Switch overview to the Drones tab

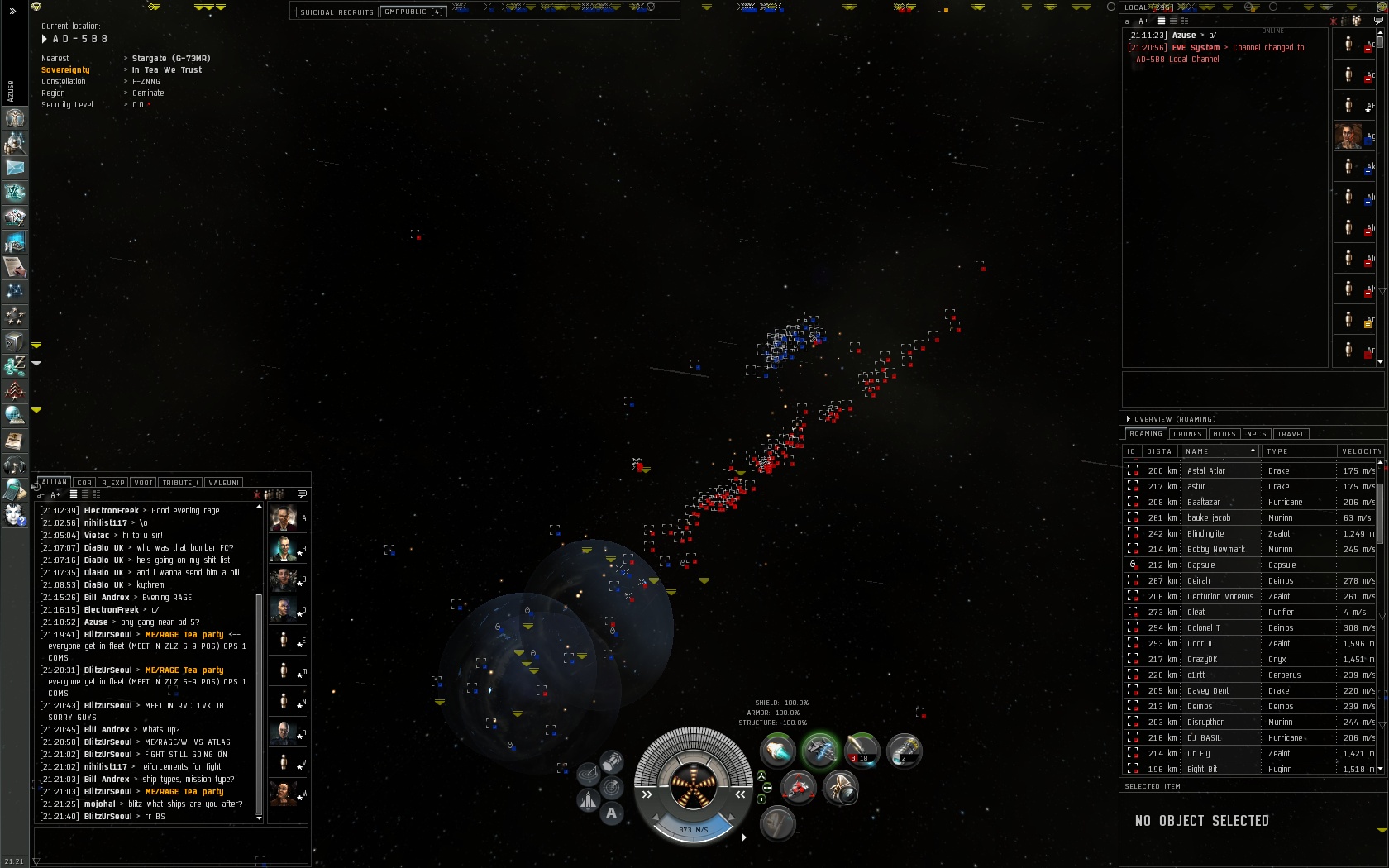[1187, 434]
